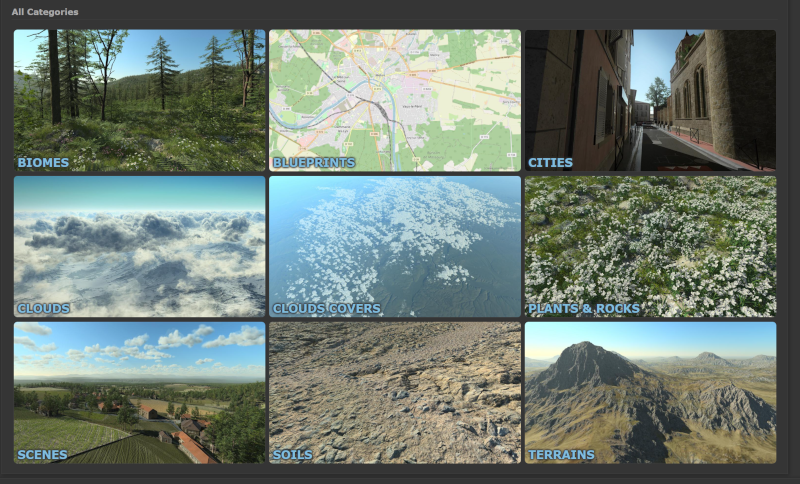
Task: Open the Scenes category tile
Action: coord(139,392)
